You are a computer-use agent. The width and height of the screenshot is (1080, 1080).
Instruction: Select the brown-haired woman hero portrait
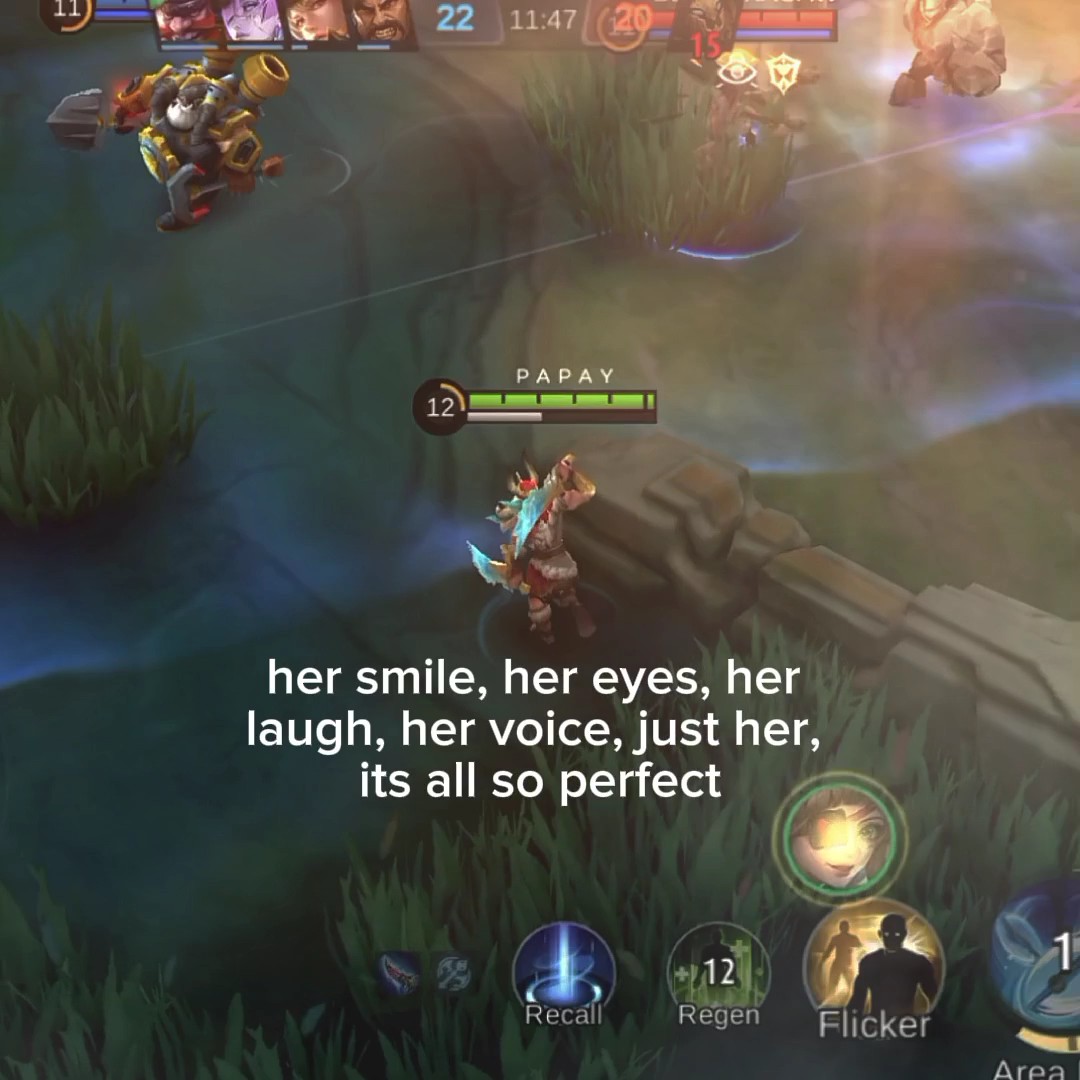pos(317,22)
